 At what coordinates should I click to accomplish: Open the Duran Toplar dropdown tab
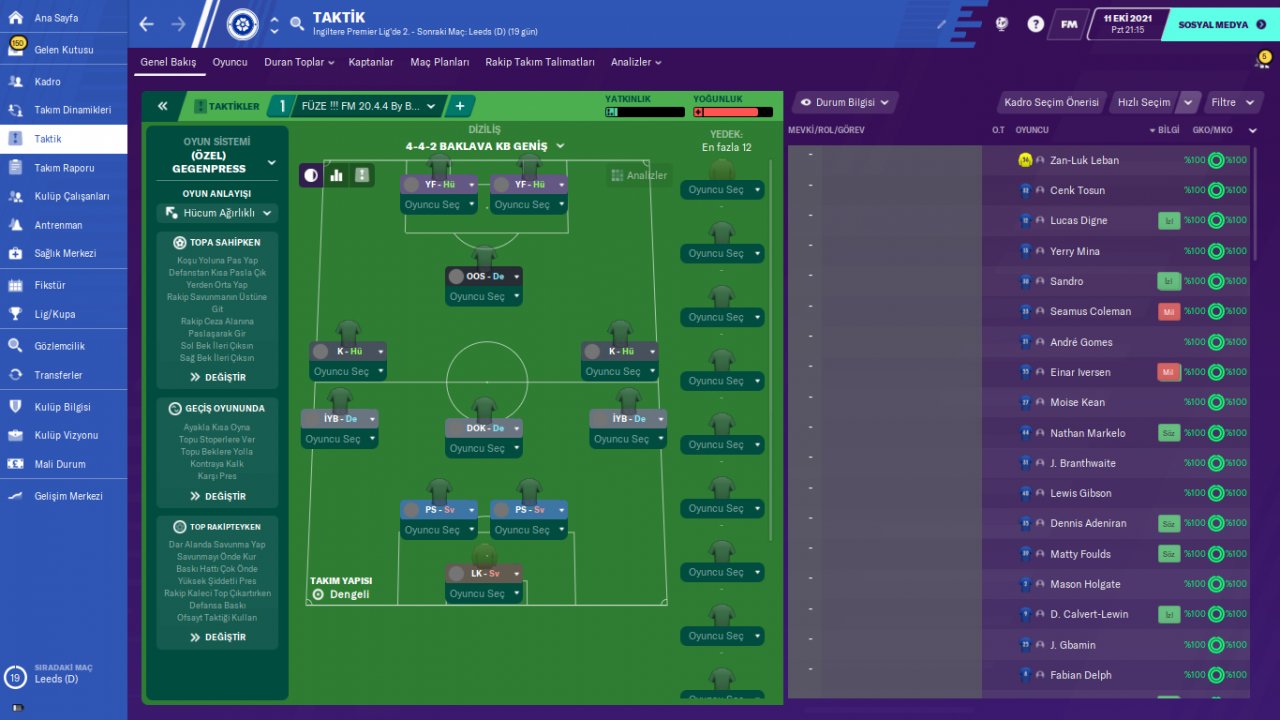299,62
